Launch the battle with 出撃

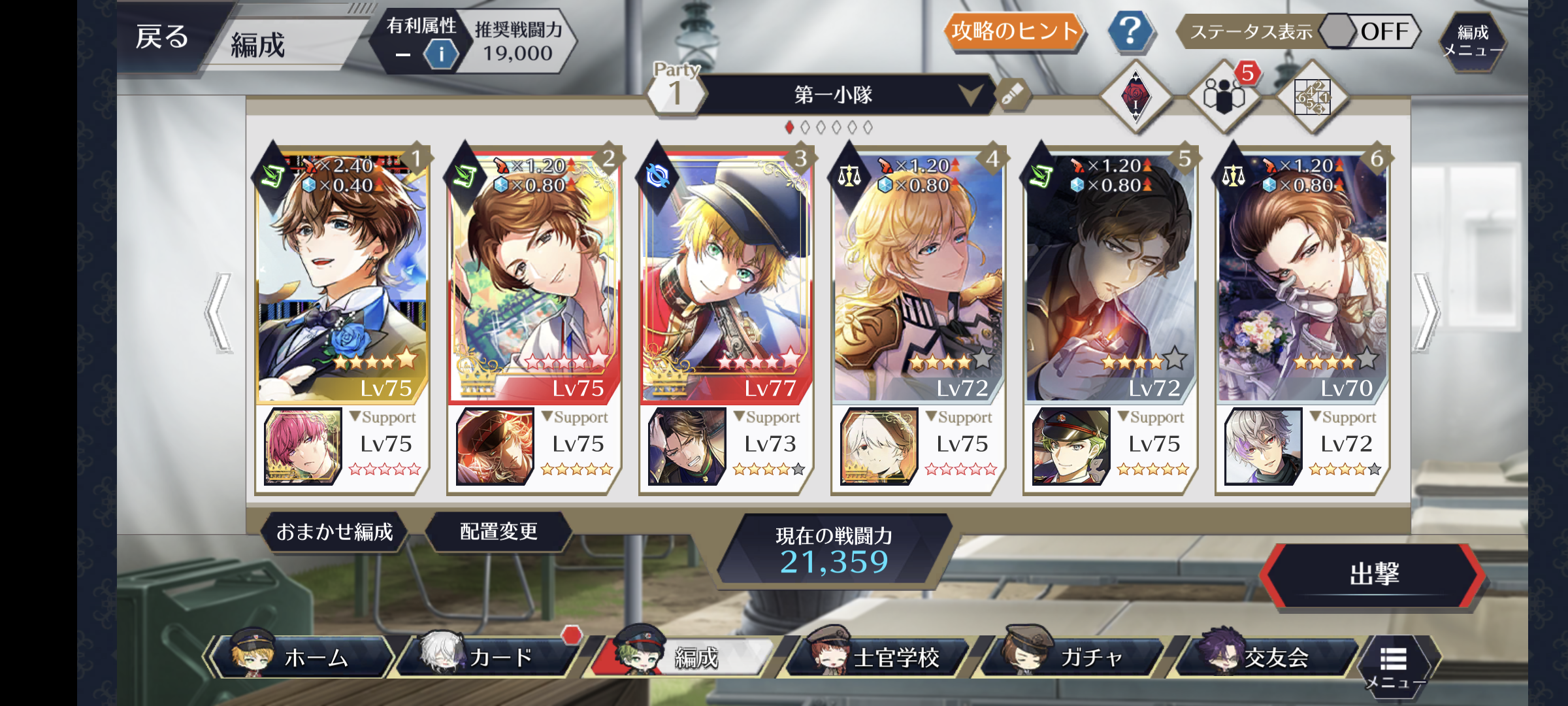(1373, 575)
